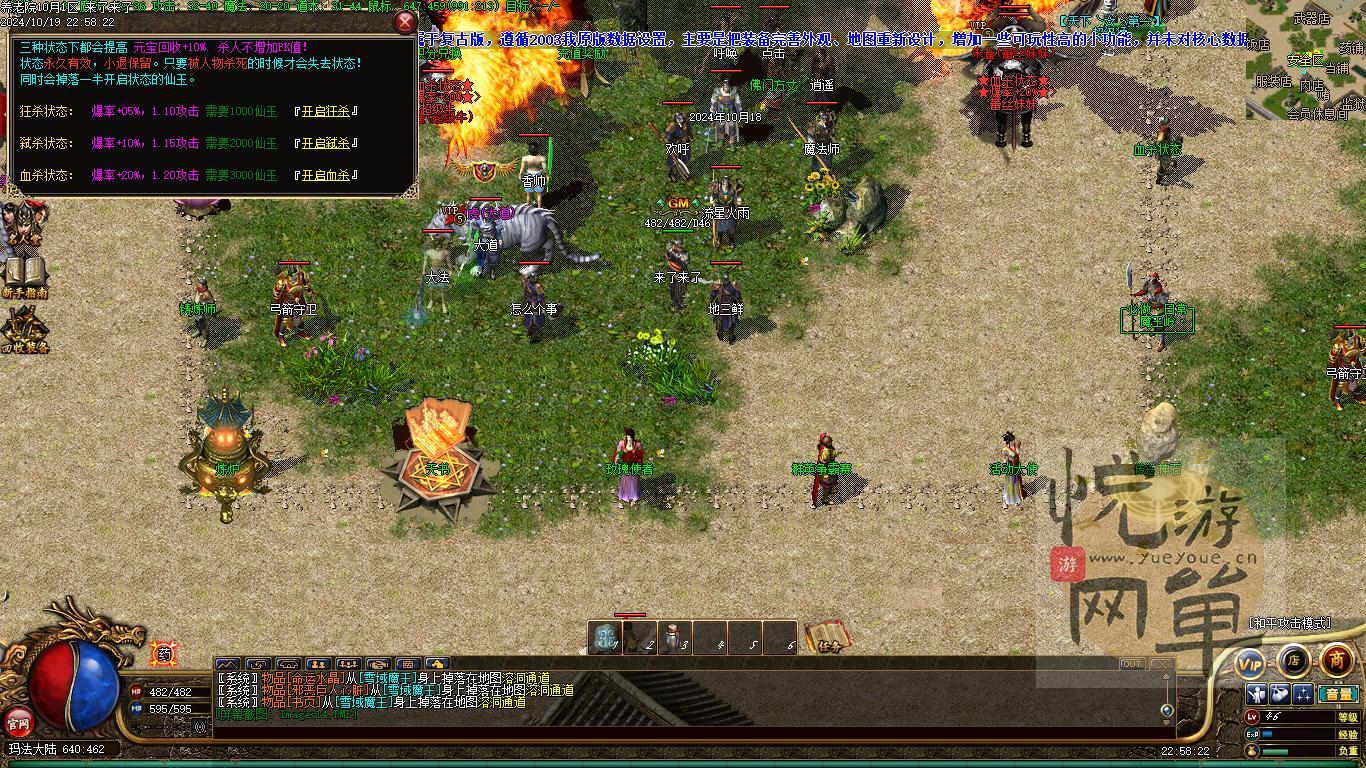This screenshot has height=768, width=1366.
Task: Open the 商 store round button
Action: point(1336,660)
